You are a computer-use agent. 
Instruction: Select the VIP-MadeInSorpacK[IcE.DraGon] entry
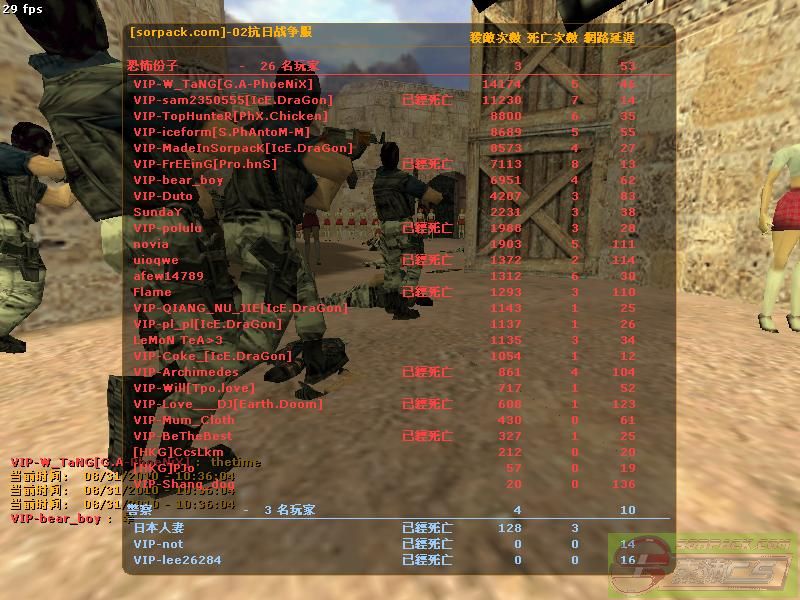[243, 148]
